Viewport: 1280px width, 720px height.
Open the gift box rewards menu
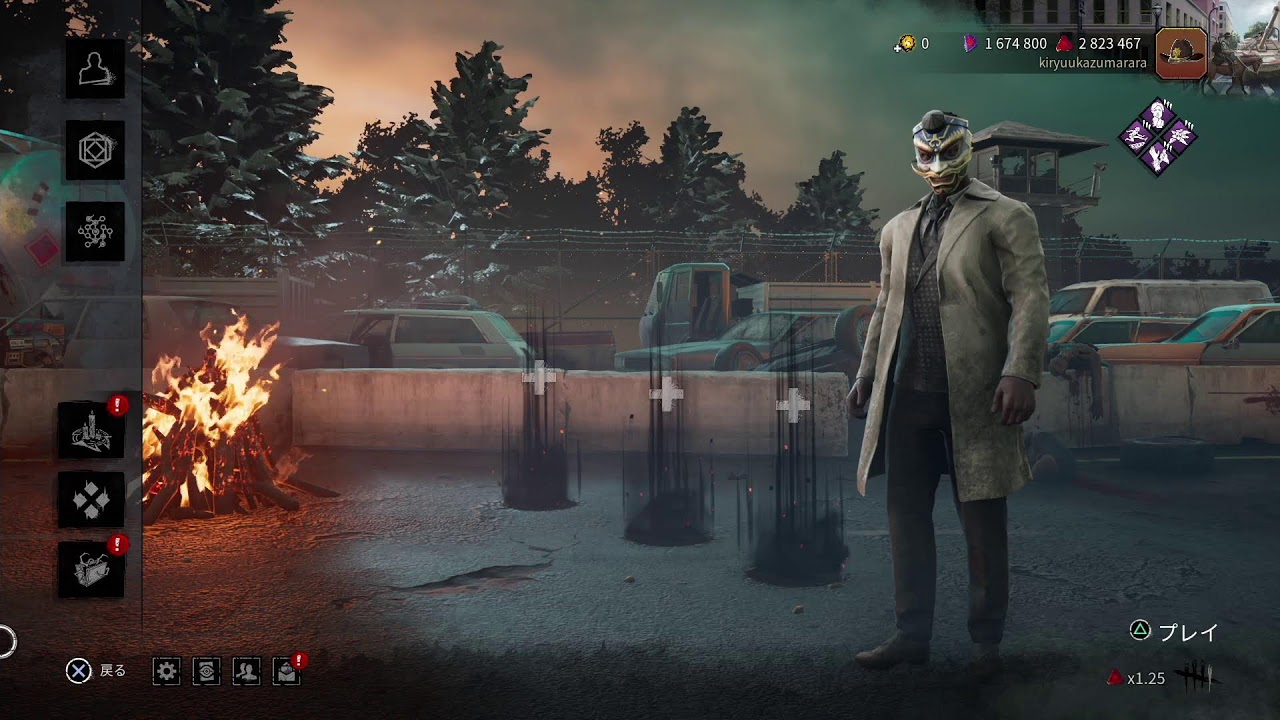(91, 570)
